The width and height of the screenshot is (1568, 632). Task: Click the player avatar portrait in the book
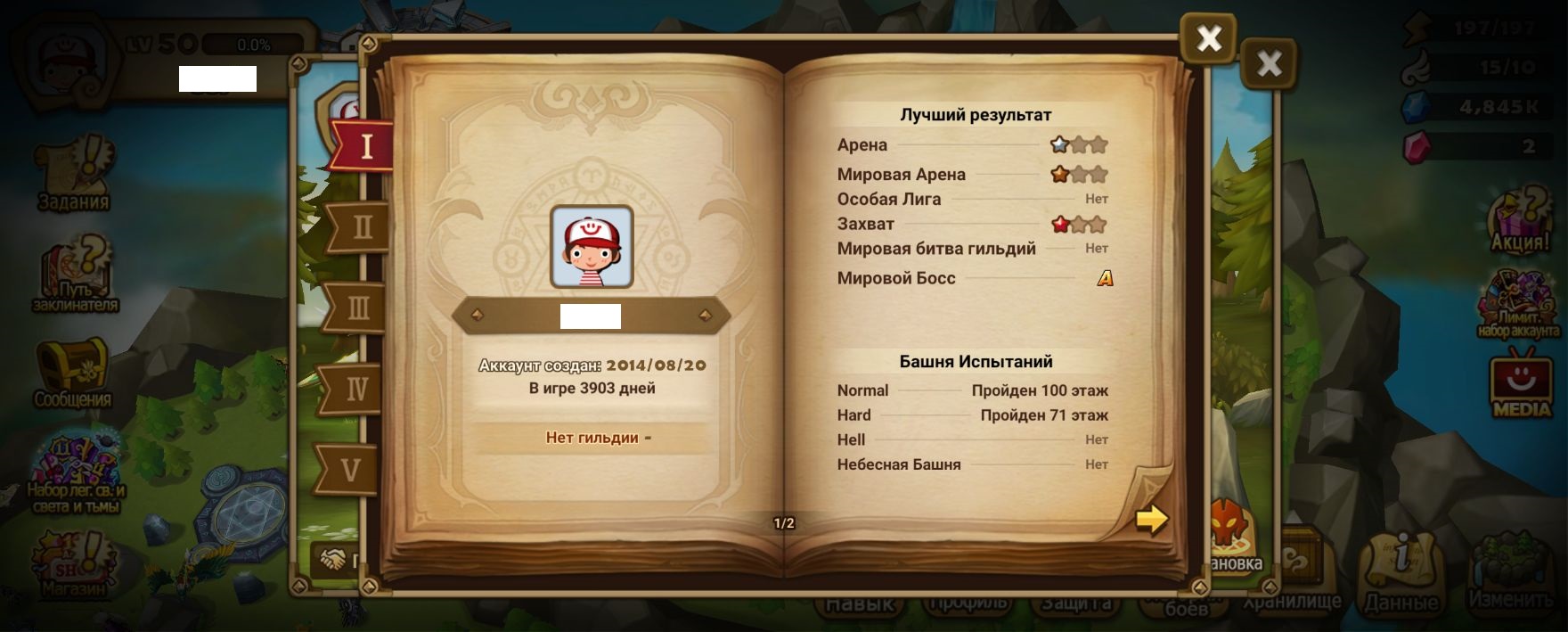point(592,247)
